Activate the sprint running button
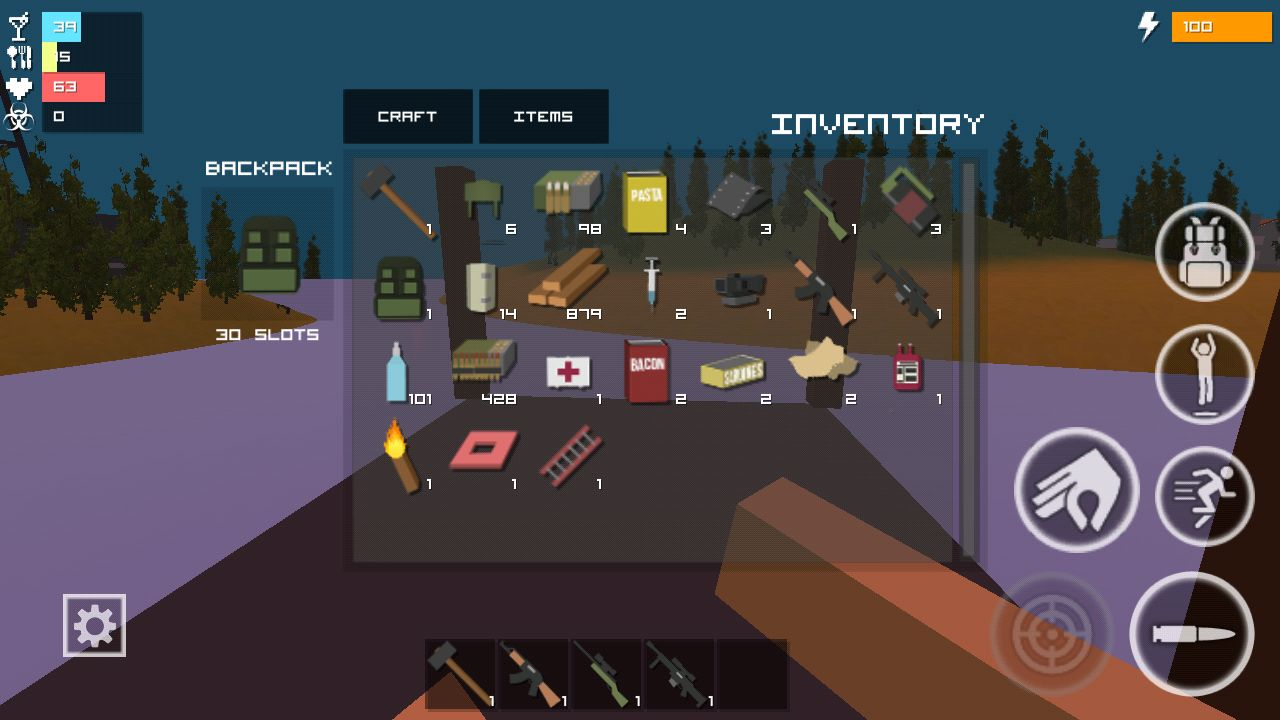The height and width of the screenshot is (720, 1280). [x=1204, y=496]
